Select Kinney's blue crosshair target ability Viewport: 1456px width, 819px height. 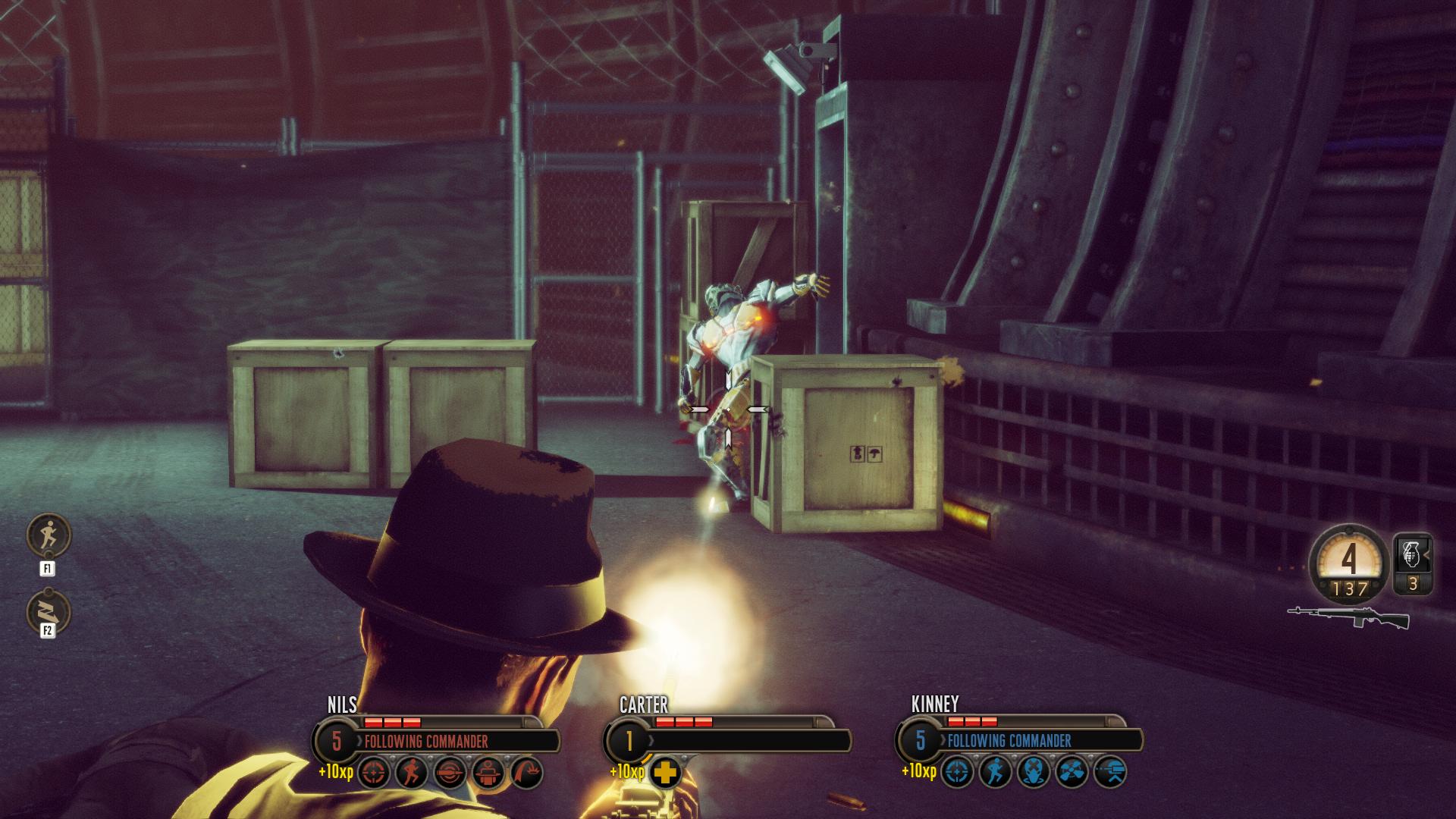point(957,773)
